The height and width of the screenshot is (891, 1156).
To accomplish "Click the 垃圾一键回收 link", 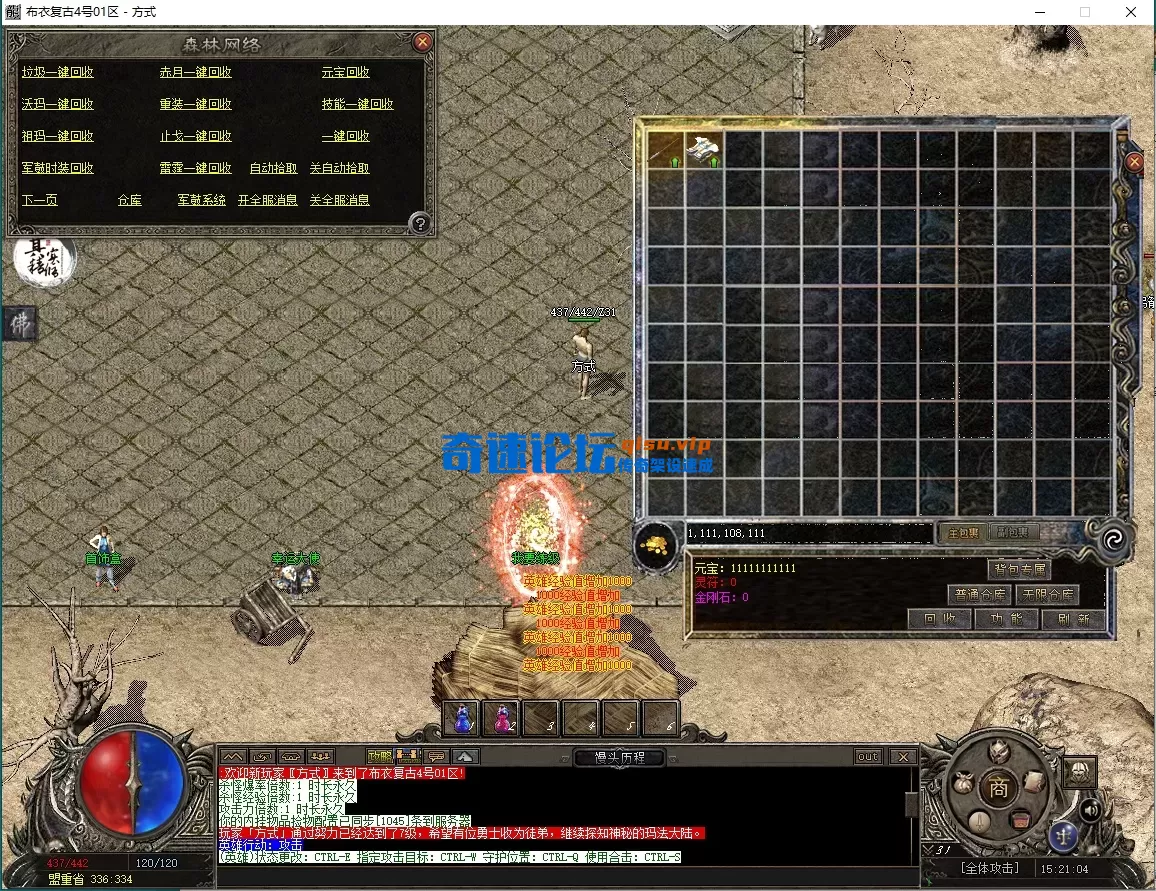I will [58, 72].
